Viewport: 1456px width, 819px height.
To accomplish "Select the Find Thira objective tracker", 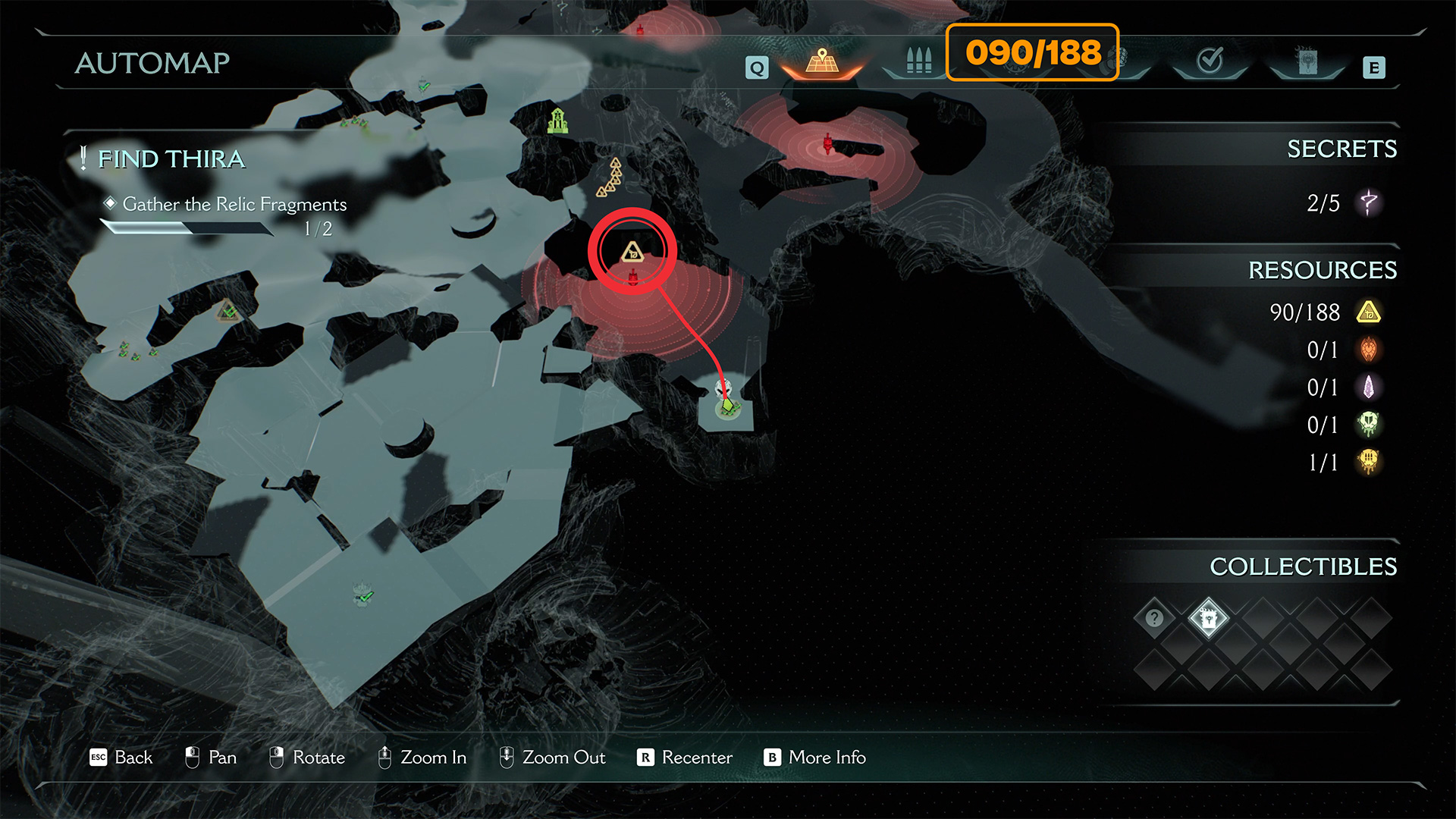I will [x=171, y=159].
